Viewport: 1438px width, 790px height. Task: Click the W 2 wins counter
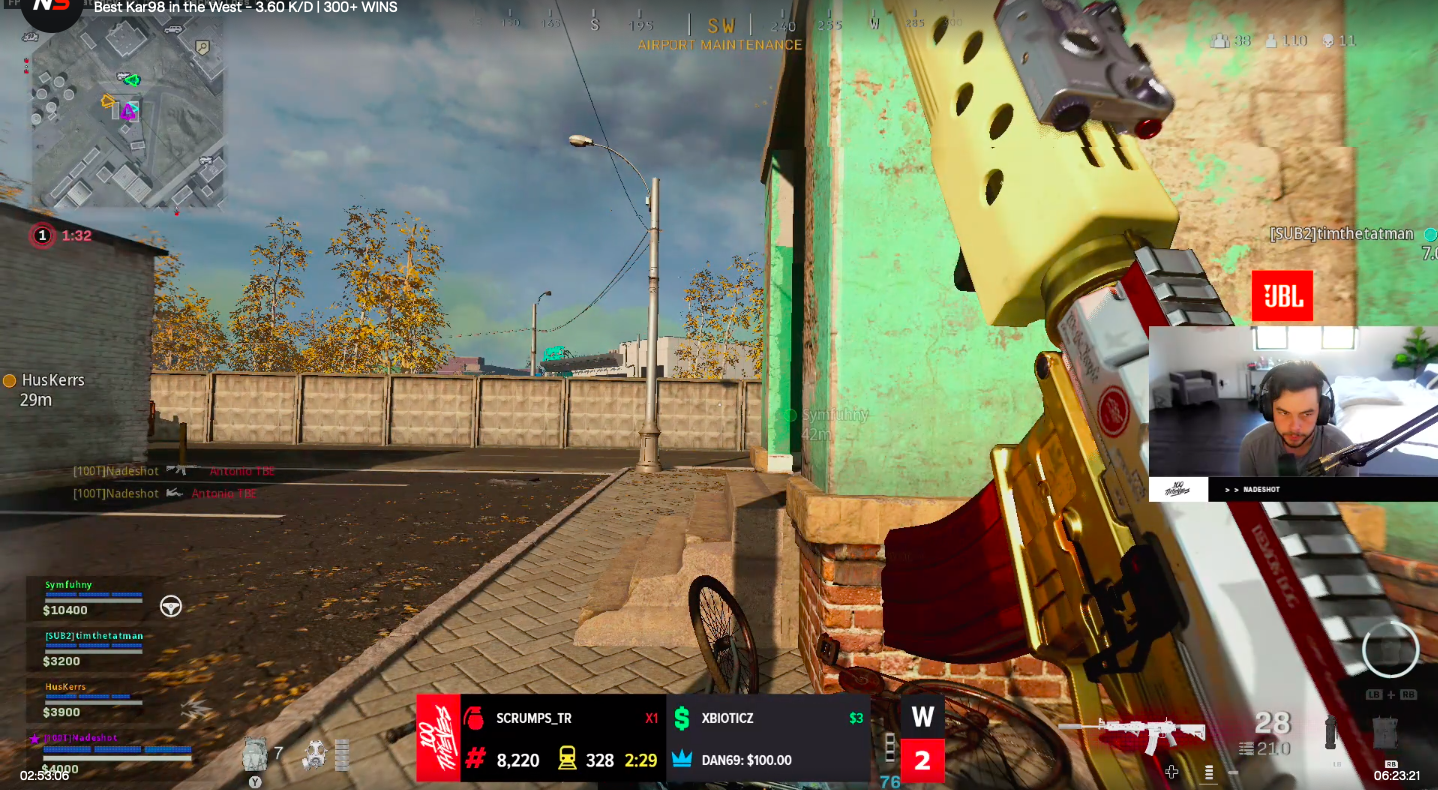tap(921, 737)
